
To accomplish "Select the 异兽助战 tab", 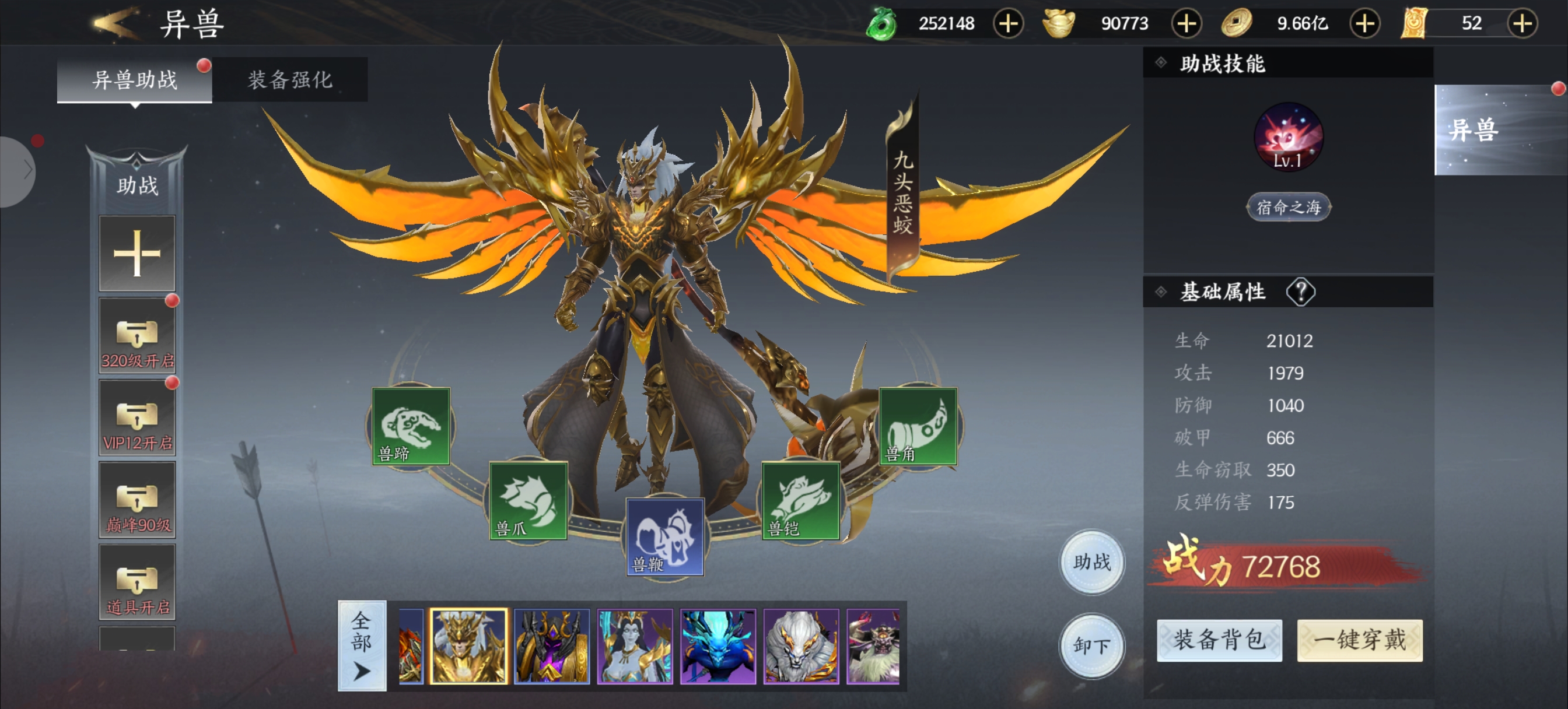I will coord(135,80).
